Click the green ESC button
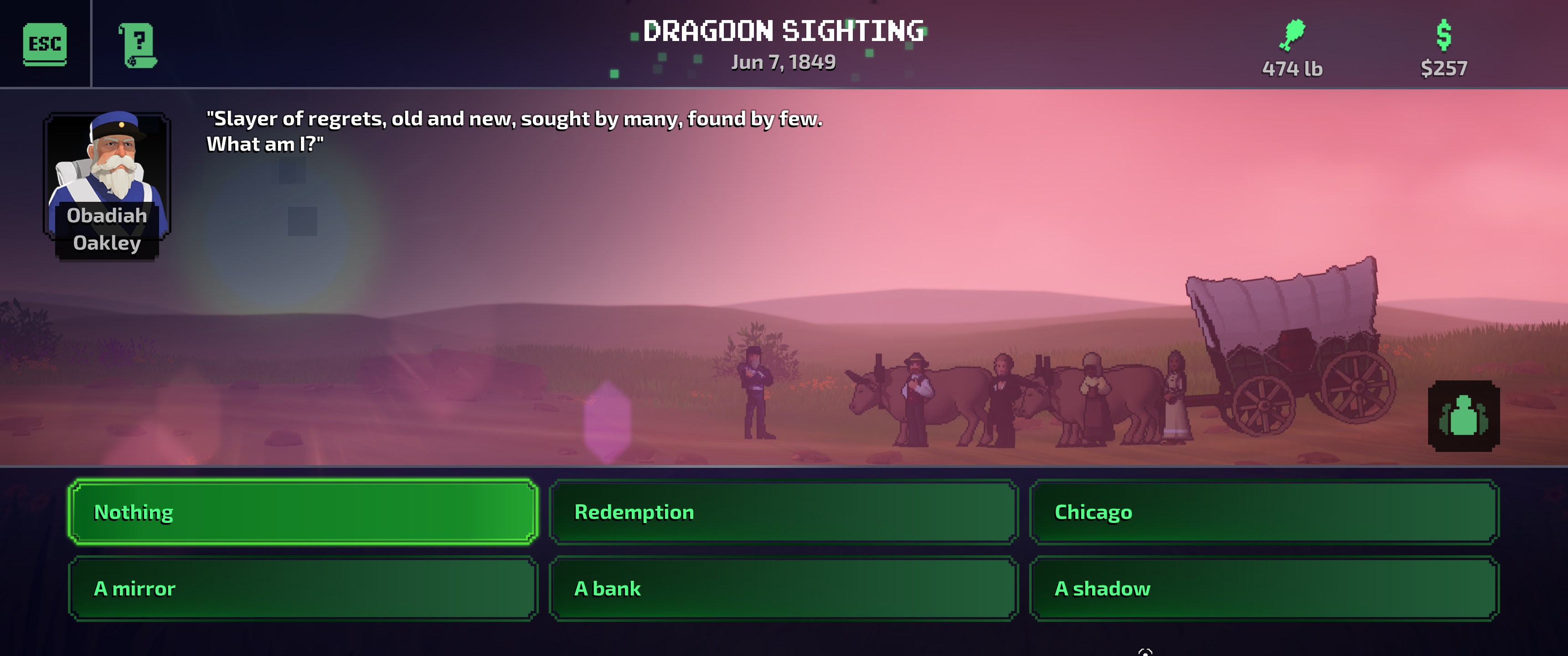 tap(44, 44)
